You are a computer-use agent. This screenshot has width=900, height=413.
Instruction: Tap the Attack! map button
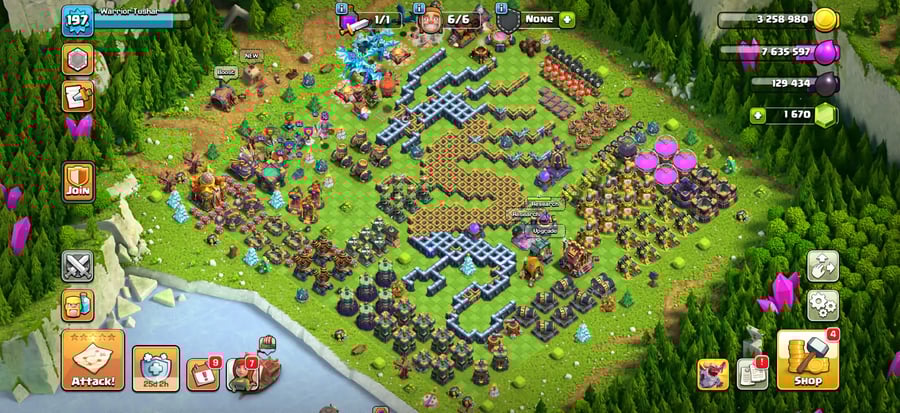pos(93,361)
